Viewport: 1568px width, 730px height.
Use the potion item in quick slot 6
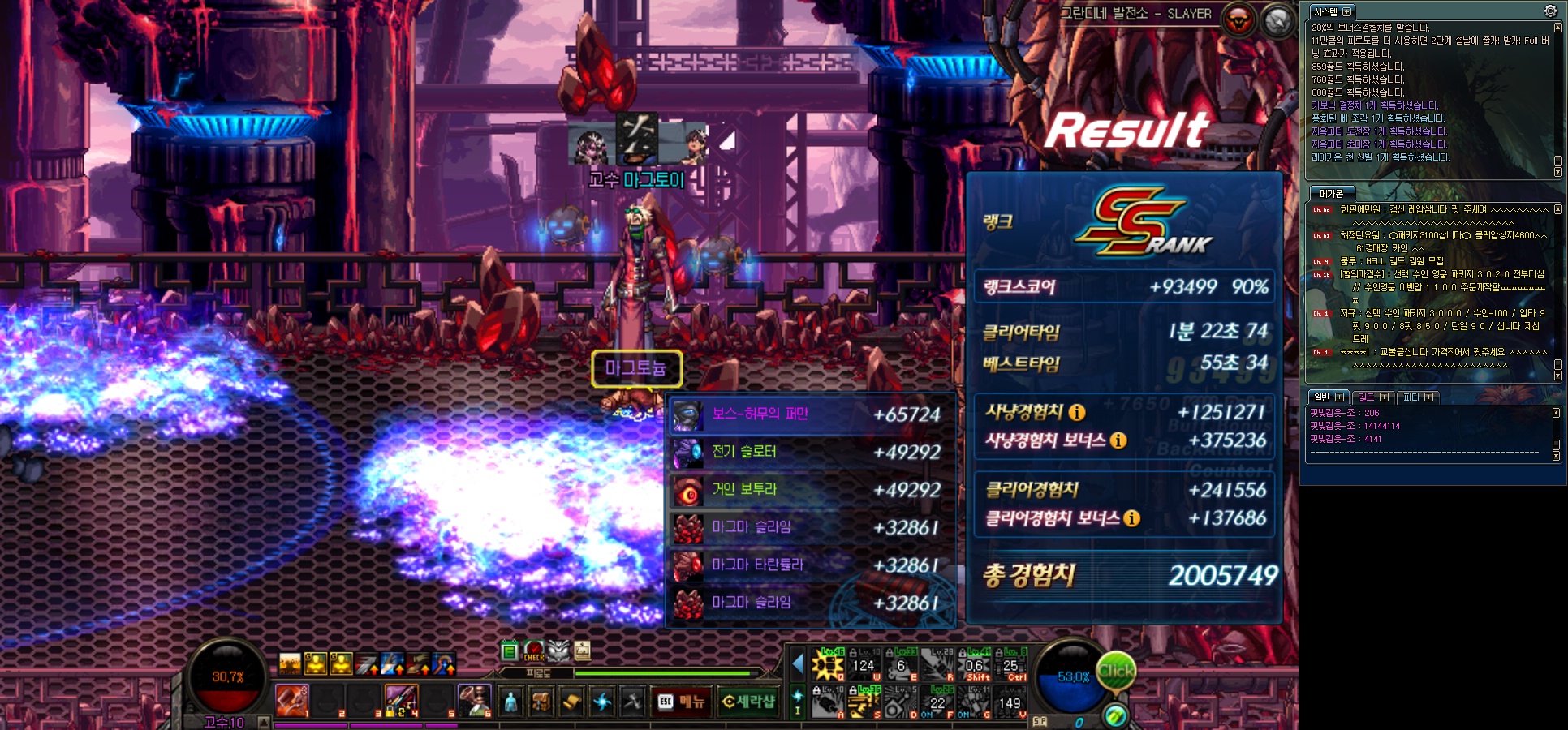[474, 701]
